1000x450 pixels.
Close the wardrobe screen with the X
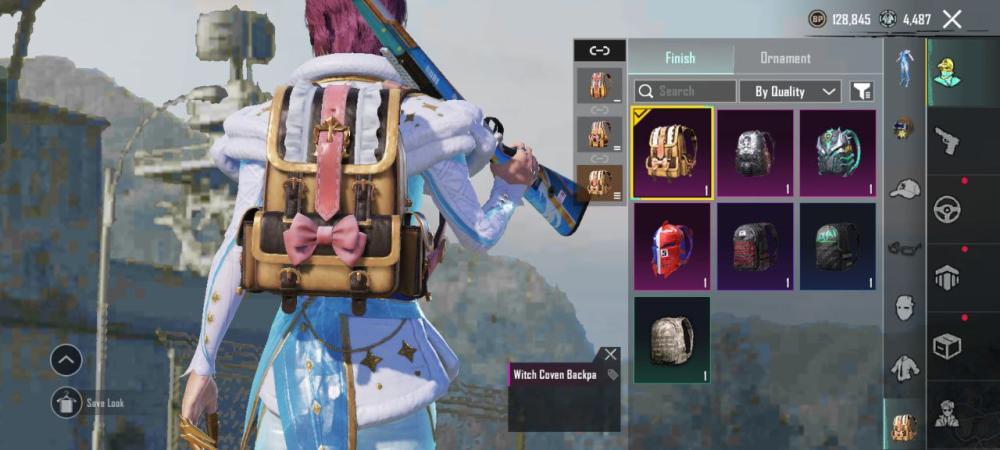click(x=952, y=19)
